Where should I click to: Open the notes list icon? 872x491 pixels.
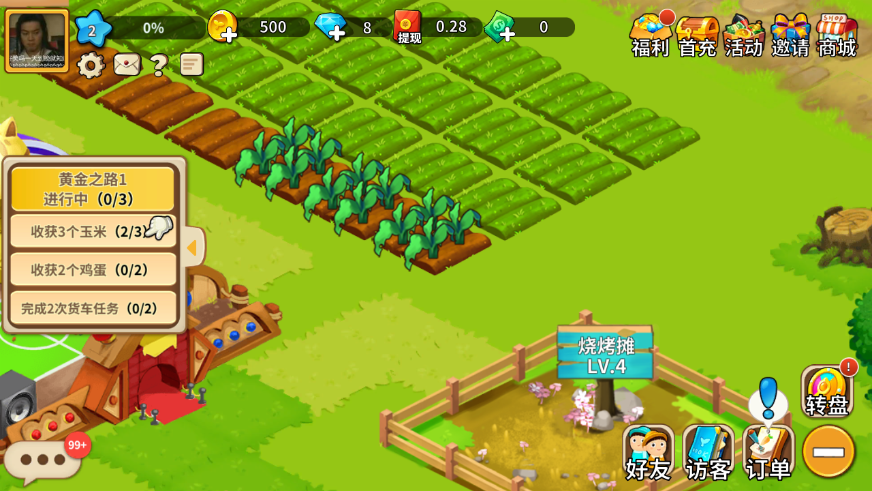pyautogui.click(x=191, y=65)
